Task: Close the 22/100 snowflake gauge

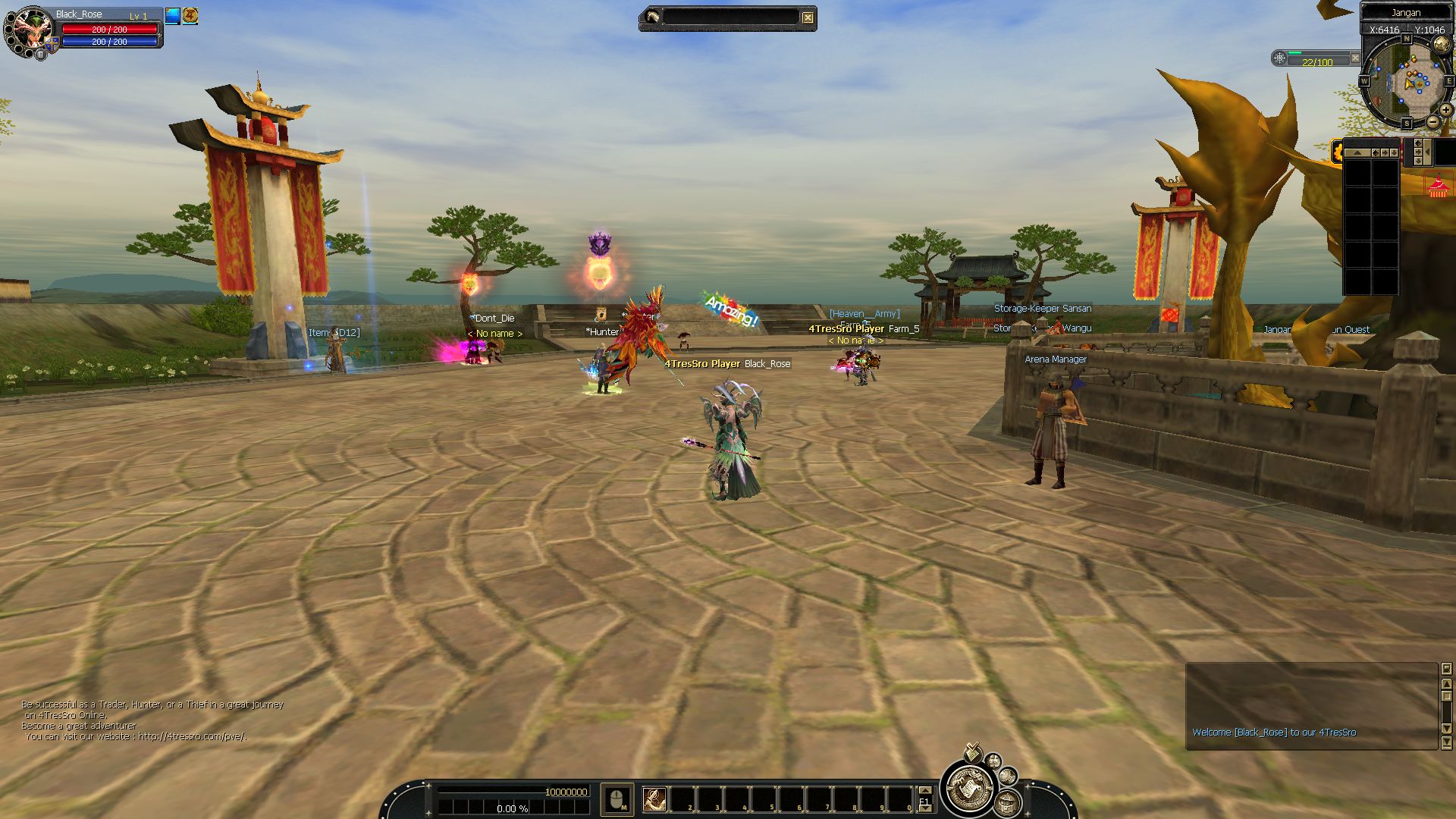Action: (1355, 58)
